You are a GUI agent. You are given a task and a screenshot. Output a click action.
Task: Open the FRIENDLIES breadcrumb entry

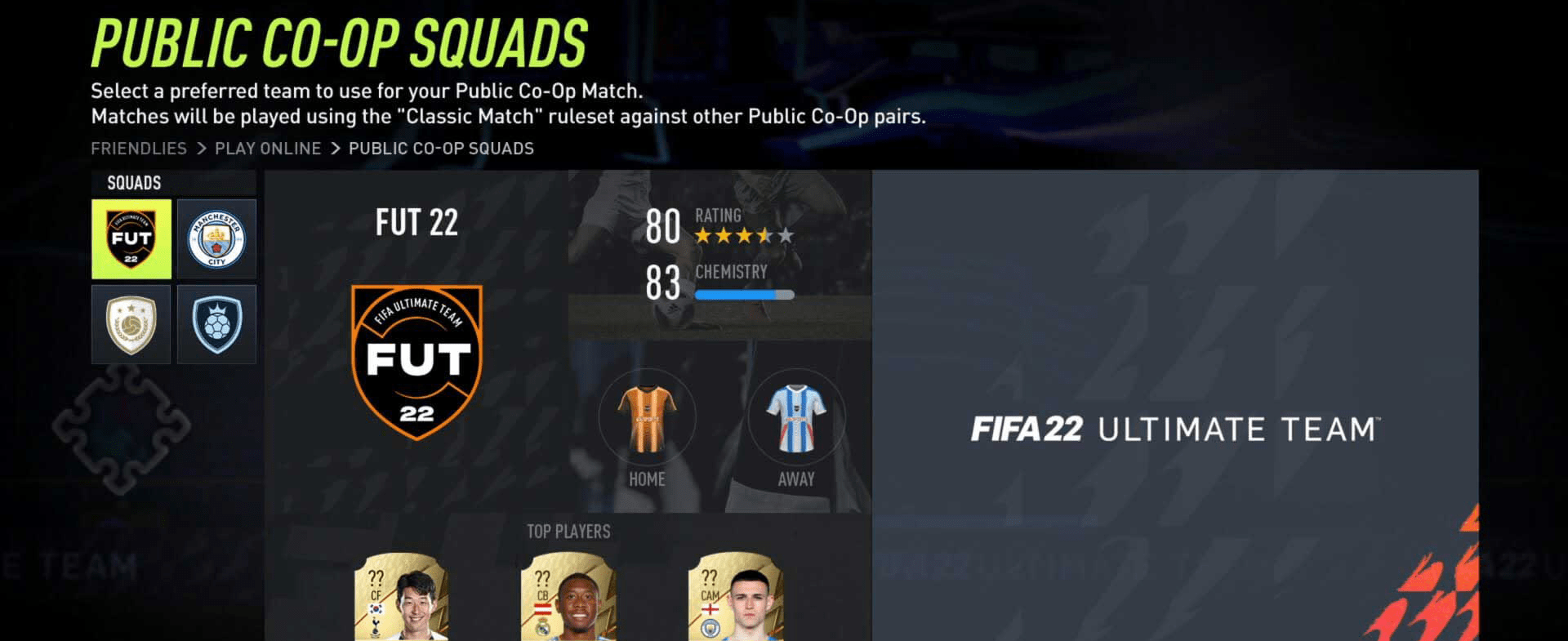(139, 148)
